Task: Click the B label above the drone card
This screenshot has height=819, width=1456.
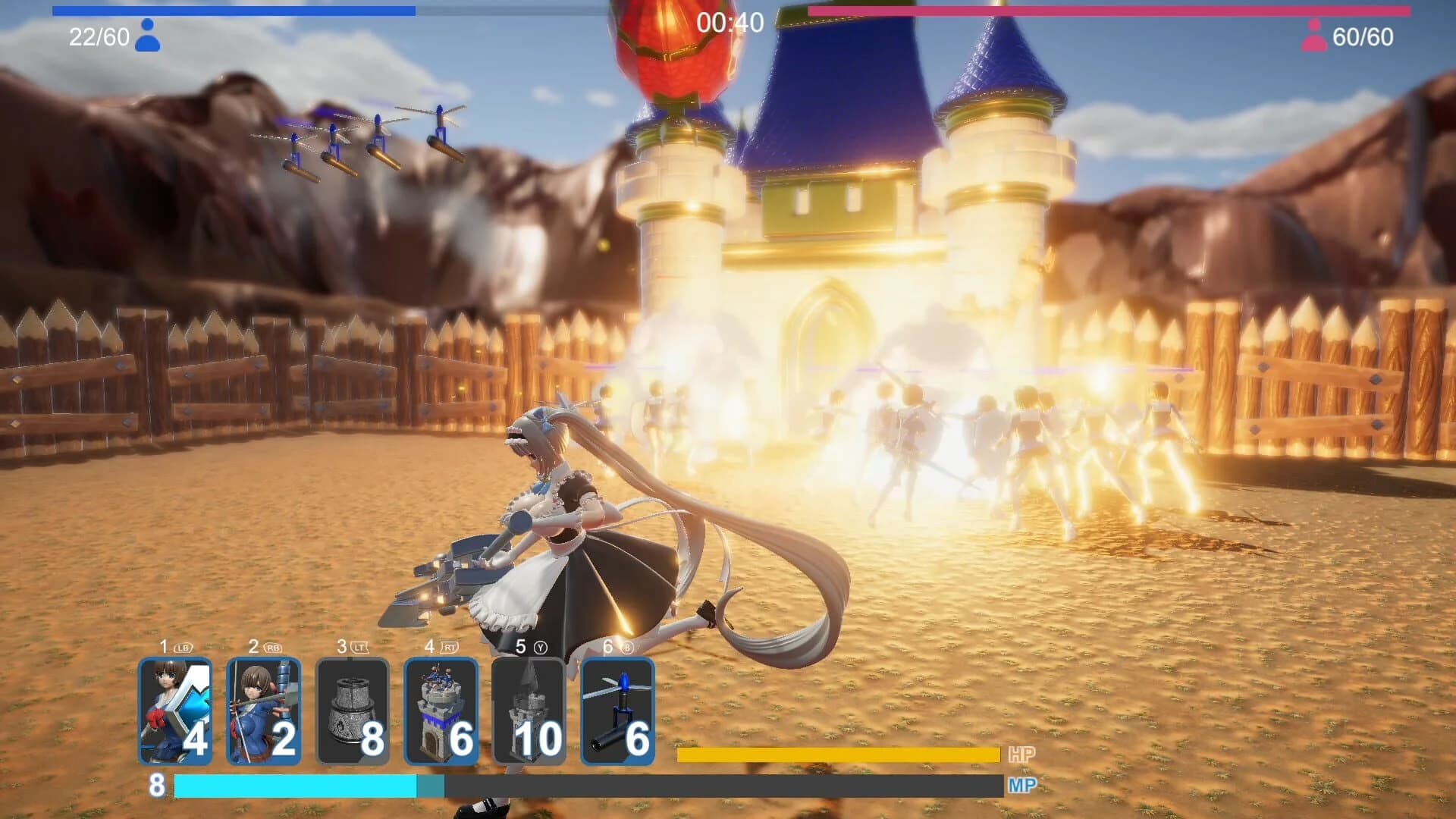Action: 625,646
